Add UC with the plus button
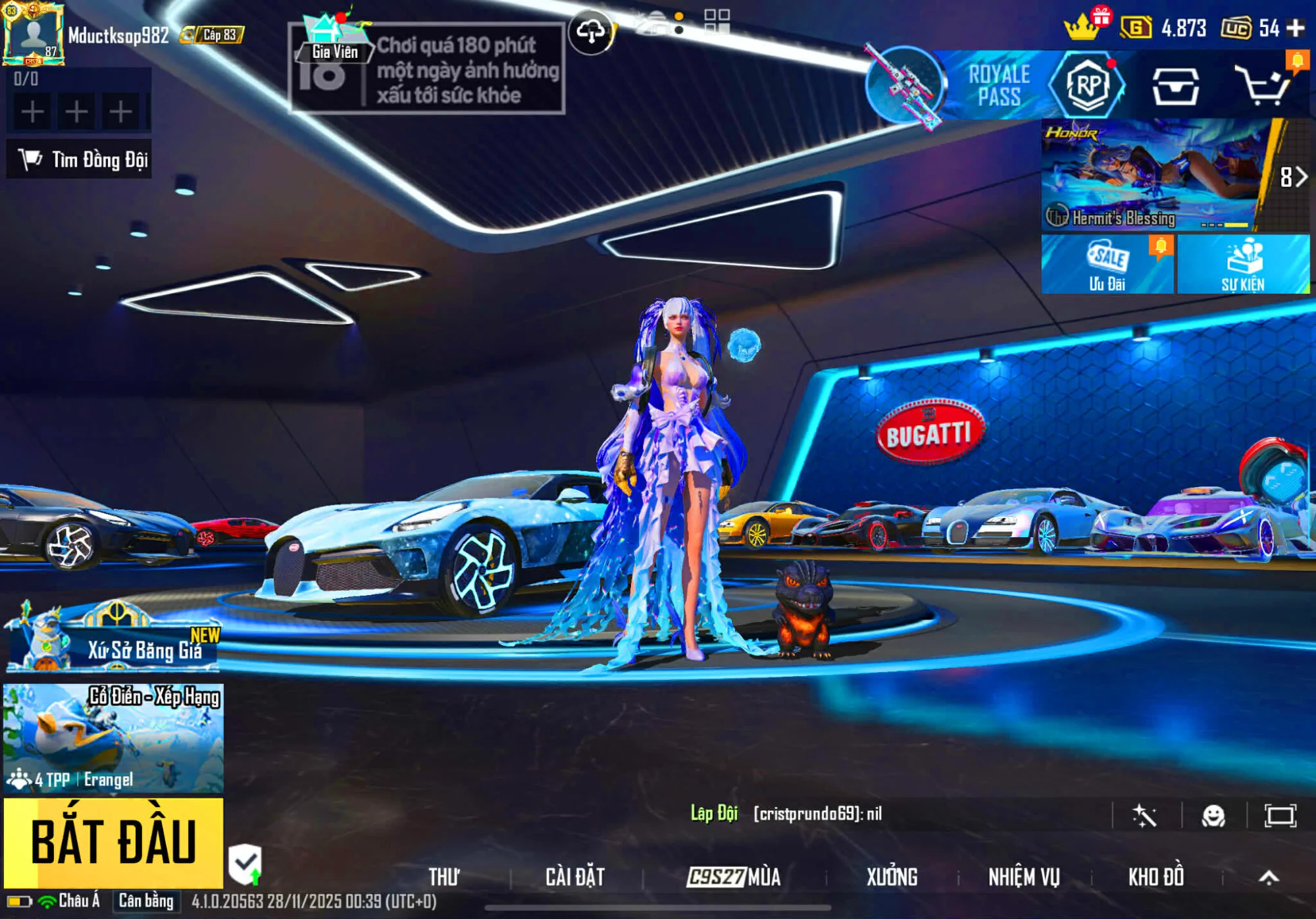 (1296, 28)
